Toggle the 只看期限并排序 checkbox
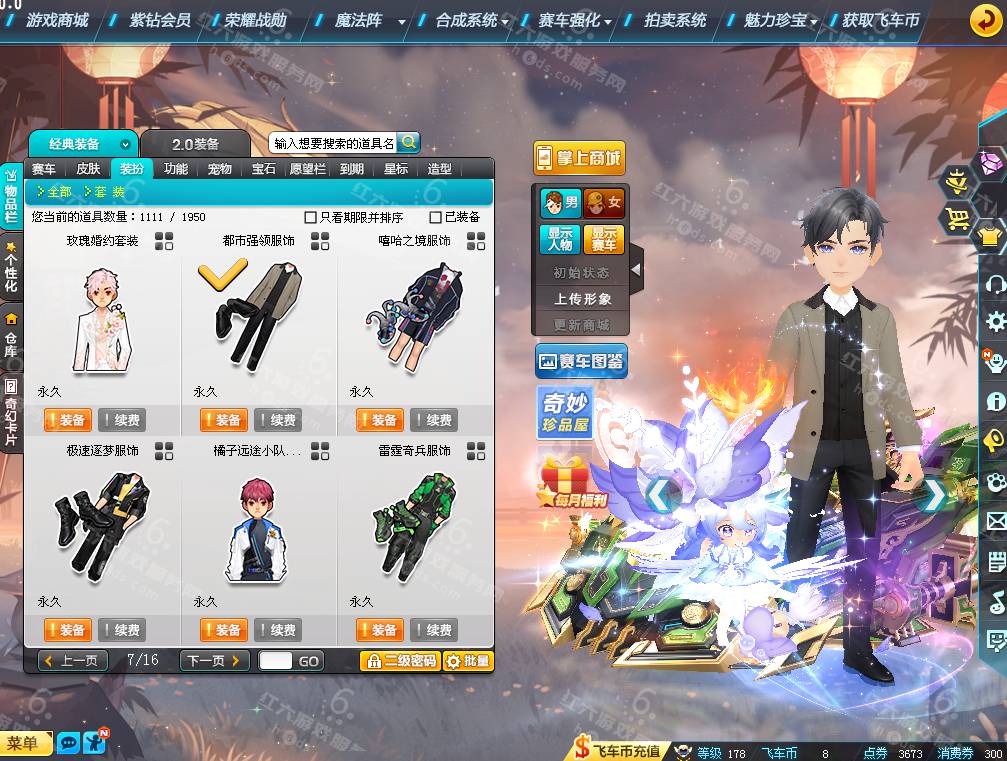This screenshot has width=1007, height=761. pyautogui.click(x=311, y=217)
